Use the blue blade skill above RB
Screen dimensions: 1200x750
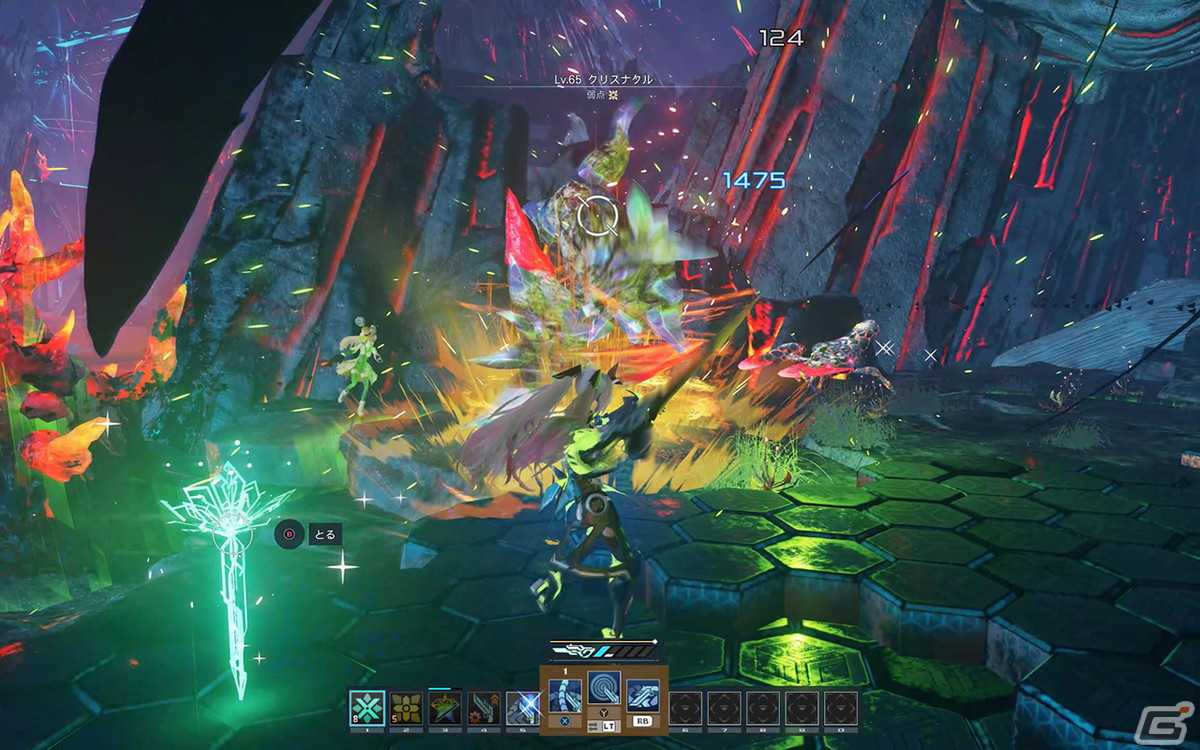[643, 695]
